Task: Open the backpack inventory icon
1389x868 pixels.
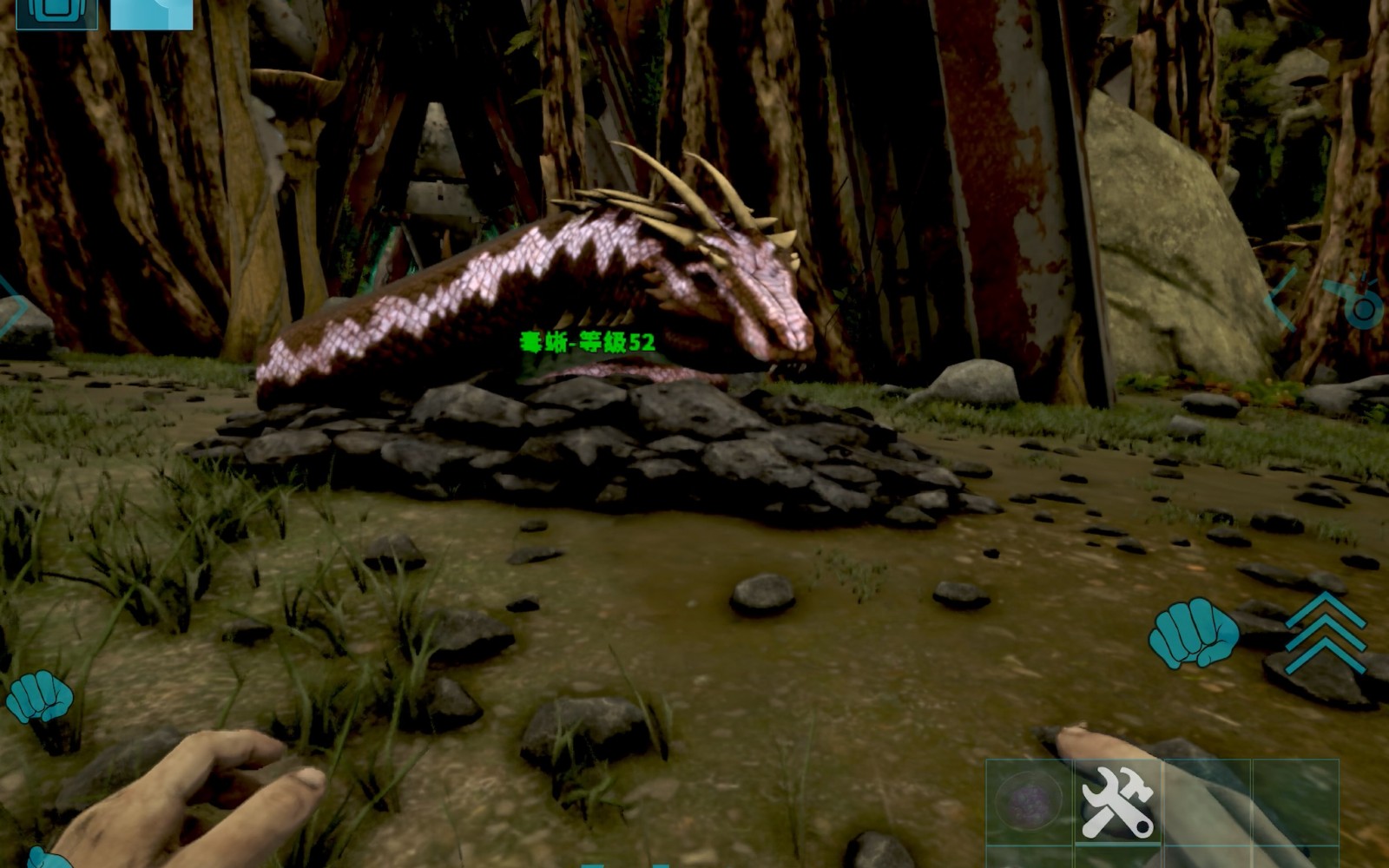Action: 56,13
